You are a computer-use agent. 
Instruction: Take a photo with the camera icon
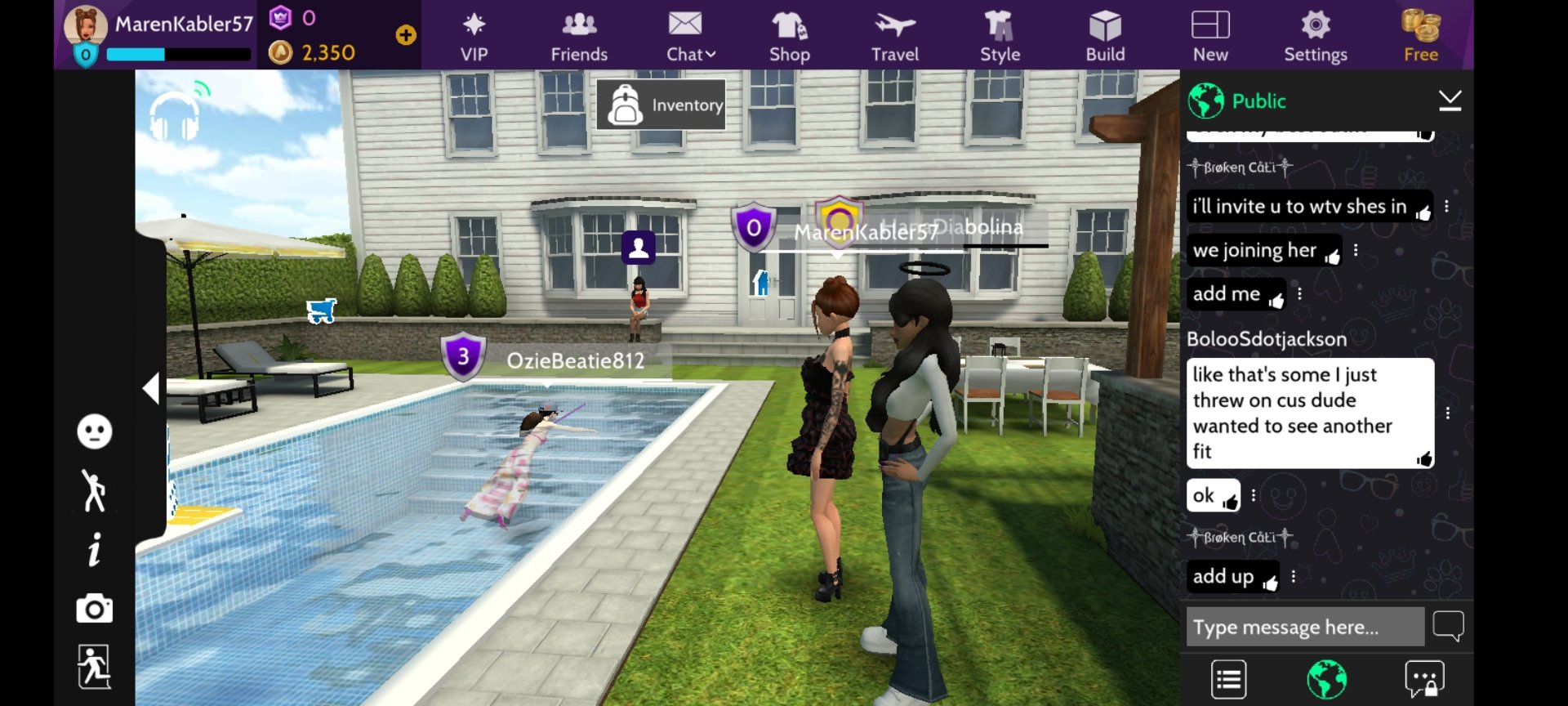tap(95, 609)
